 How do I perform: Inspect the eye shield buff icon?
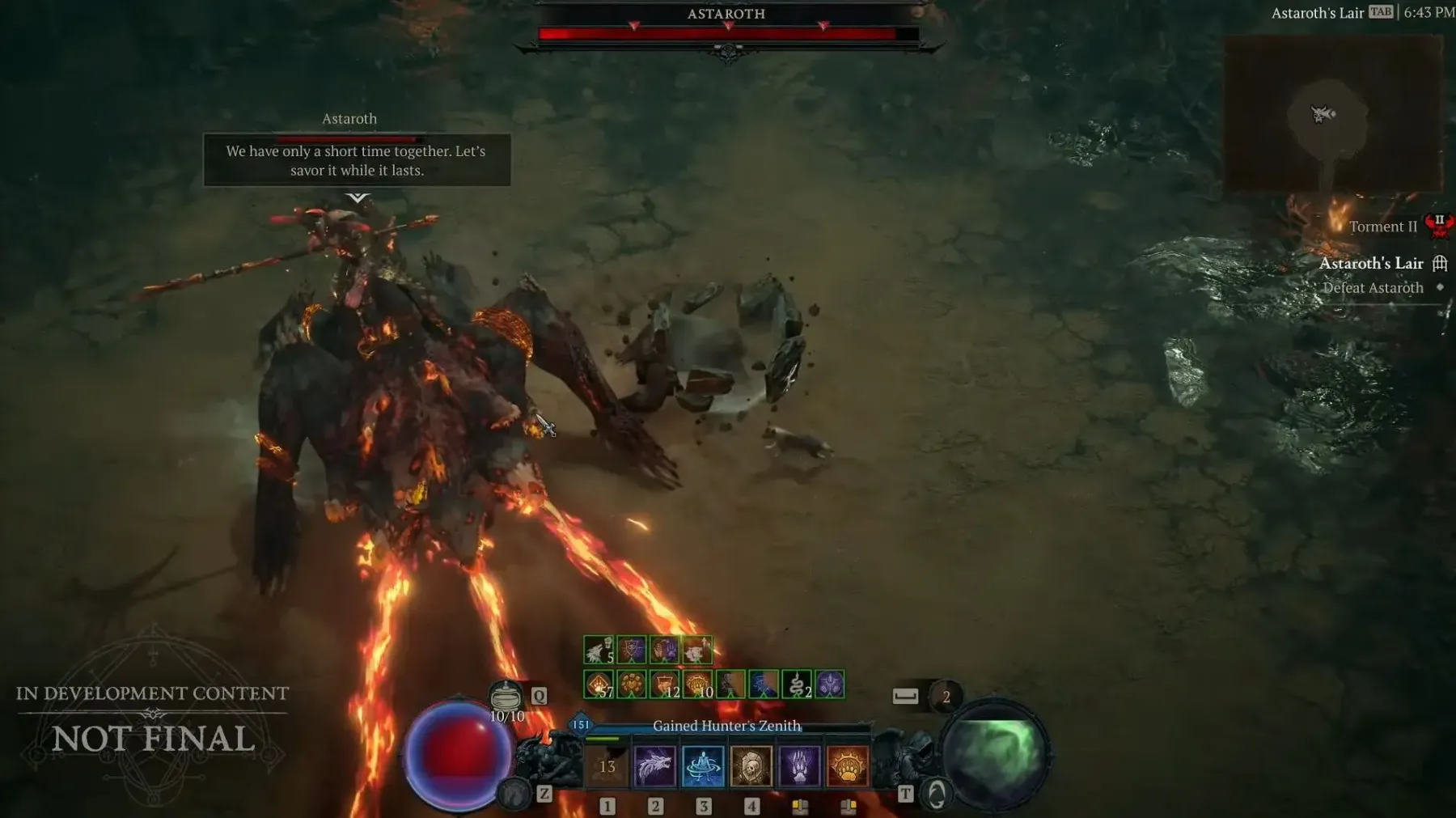point(631,650)
